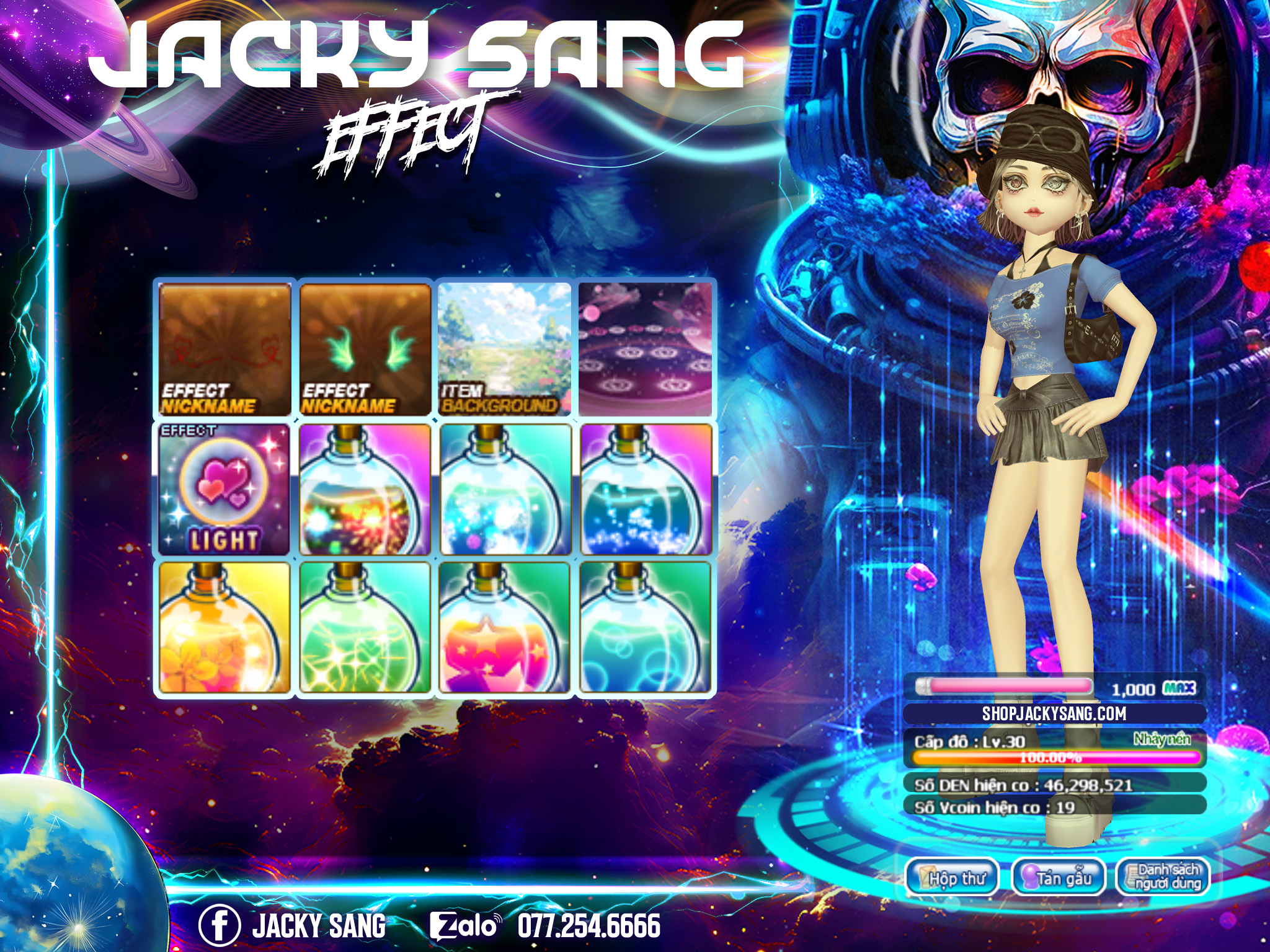Click the Nhảy nền label
The width and height of the screenshot is (1270, 952).
(x=1162, y=739)
